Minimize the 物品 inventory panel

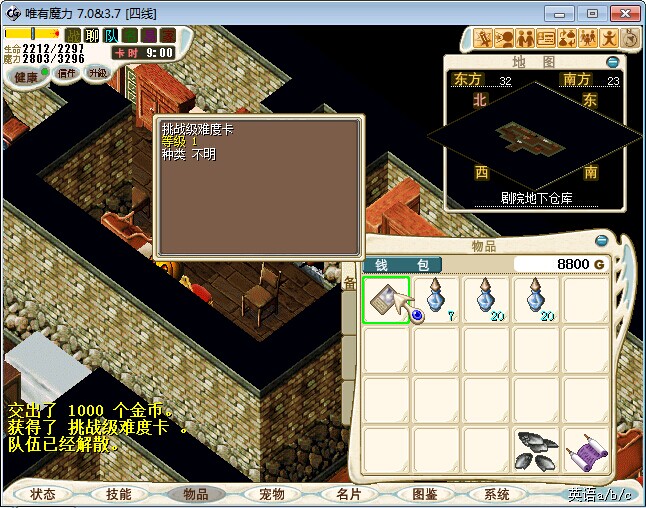click(601, 241)
